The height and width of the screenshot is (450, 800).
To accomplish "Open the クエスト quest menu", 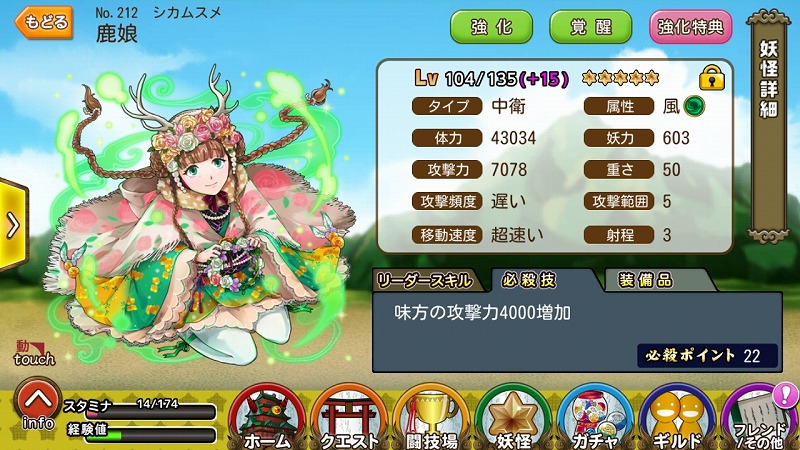I will 349,417.
